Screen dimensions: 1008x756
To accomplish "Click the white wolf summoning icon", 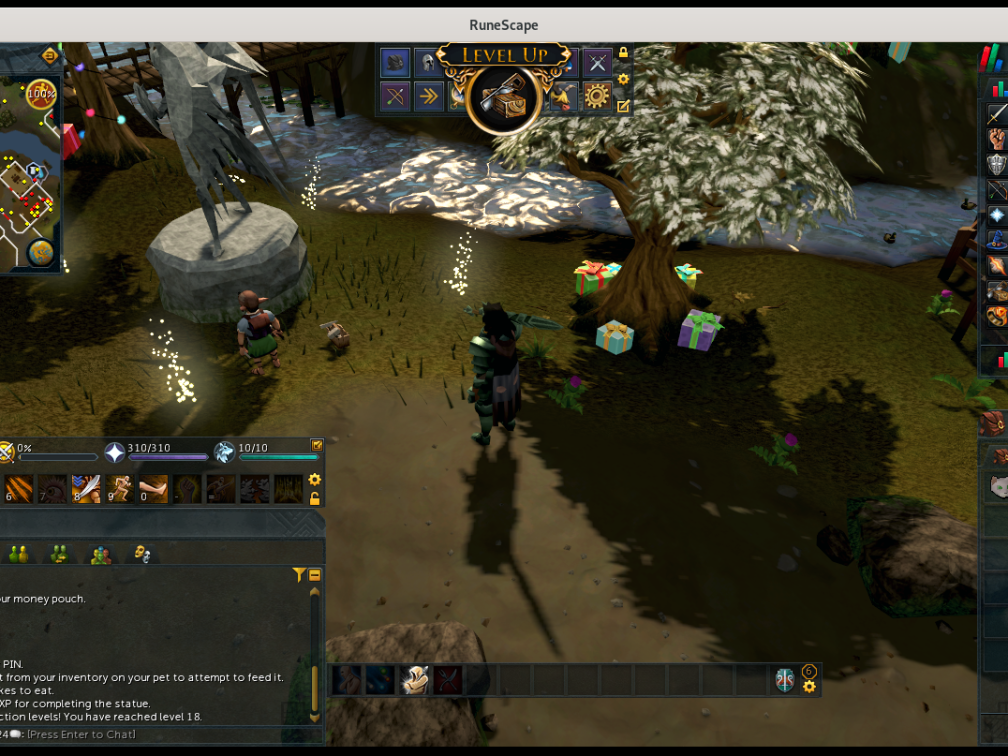I will coord(224,453).
